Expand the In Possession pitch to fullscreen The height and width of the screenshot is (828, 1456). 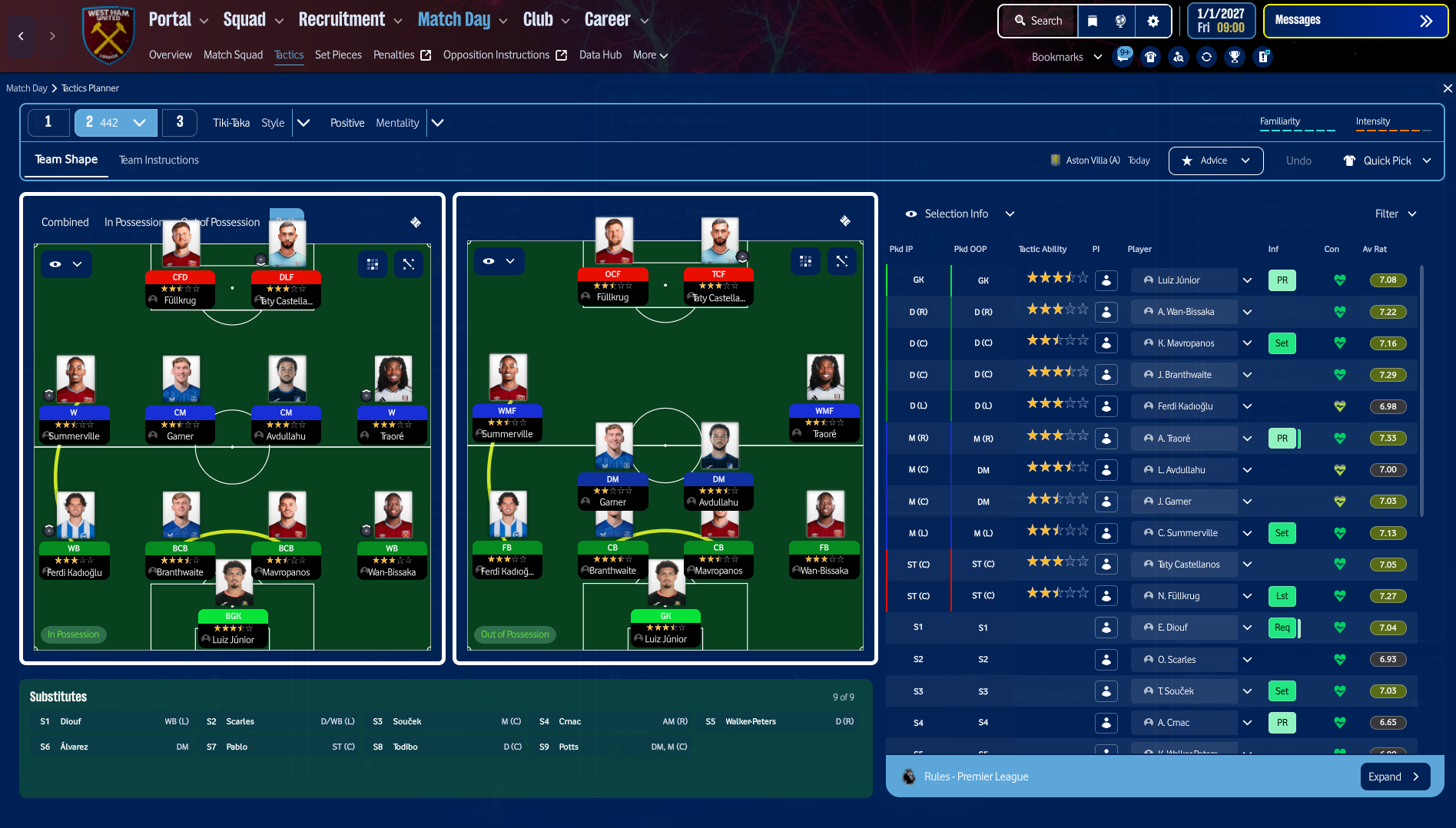pos(408,263)
